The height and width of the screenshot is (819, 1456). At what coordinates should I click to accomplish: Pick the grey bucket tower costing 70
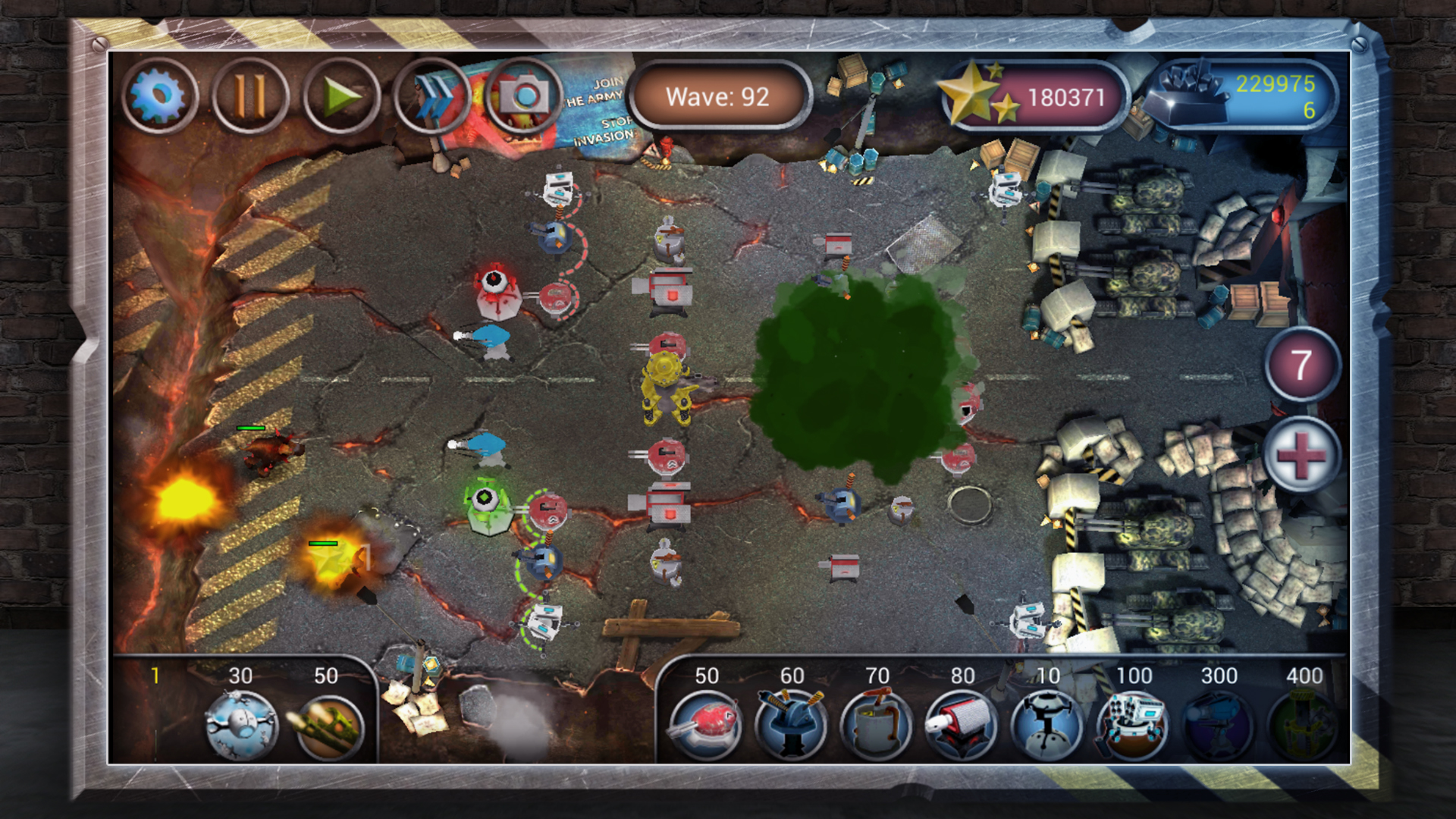tap(877, 724)
